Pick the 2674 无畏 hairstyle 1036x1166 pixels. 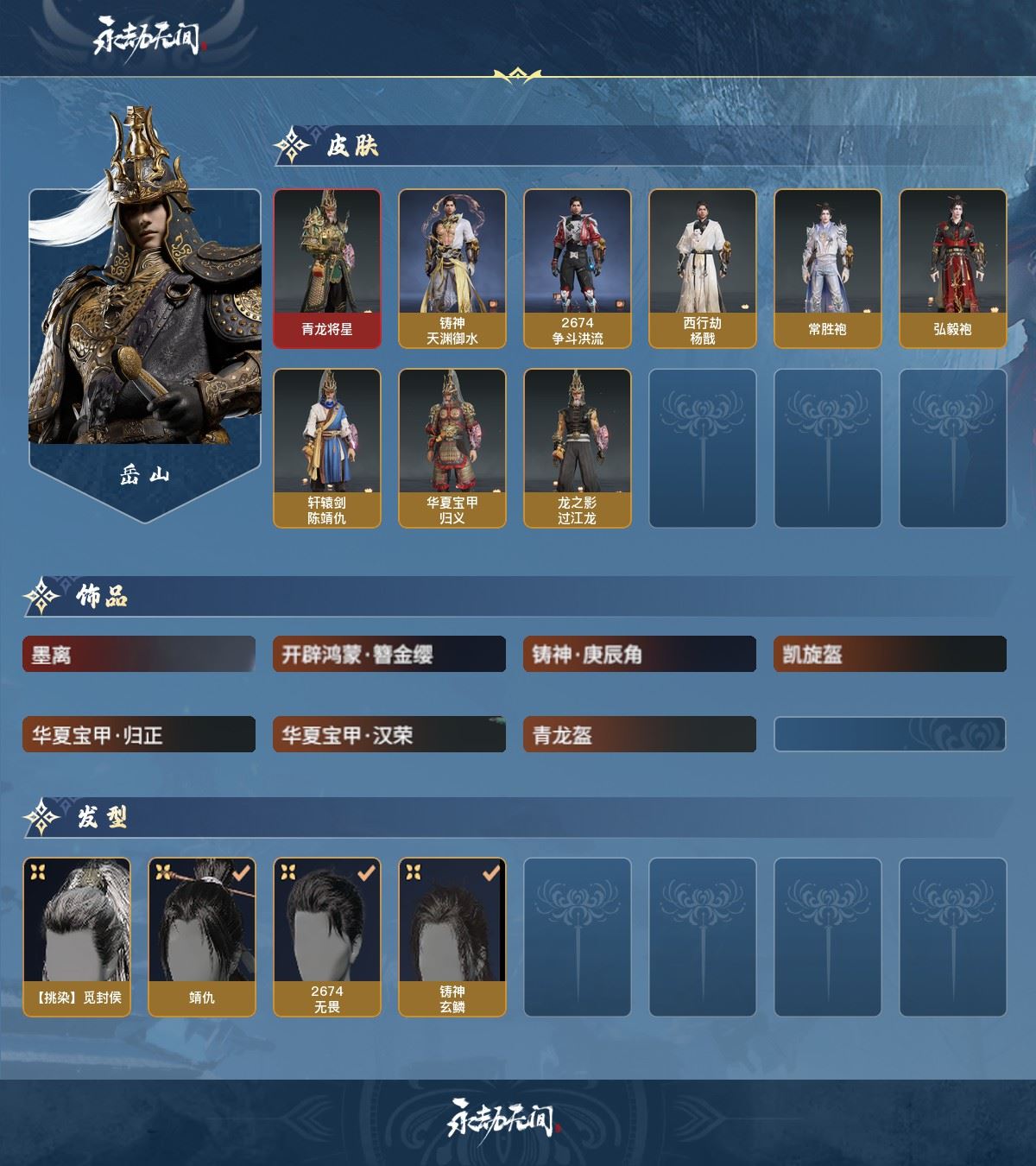click(327, 936)
